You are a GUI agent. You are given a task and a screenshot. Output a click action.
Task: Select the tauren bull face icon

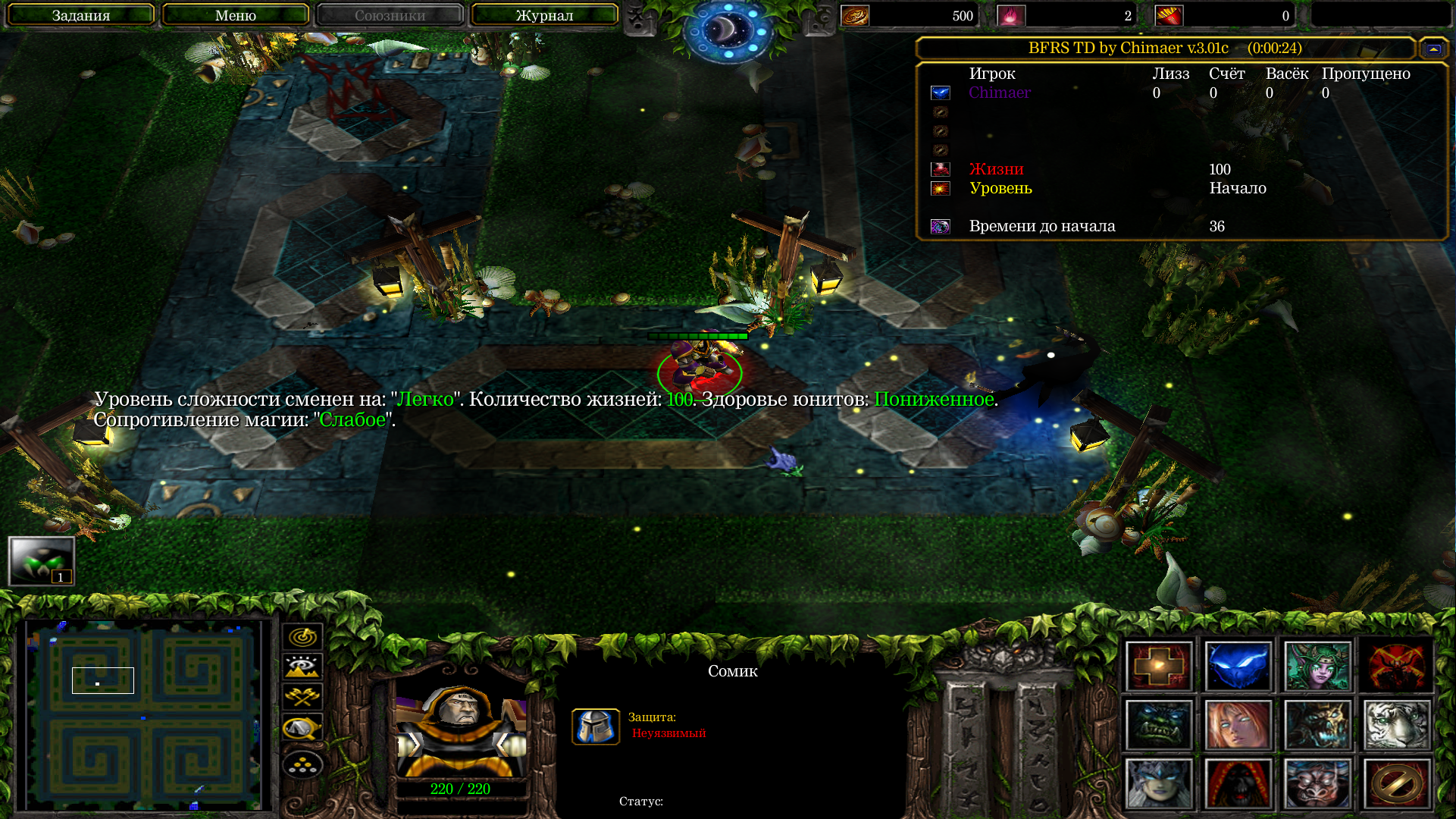pyautogui.click(x=1317, y=783)
